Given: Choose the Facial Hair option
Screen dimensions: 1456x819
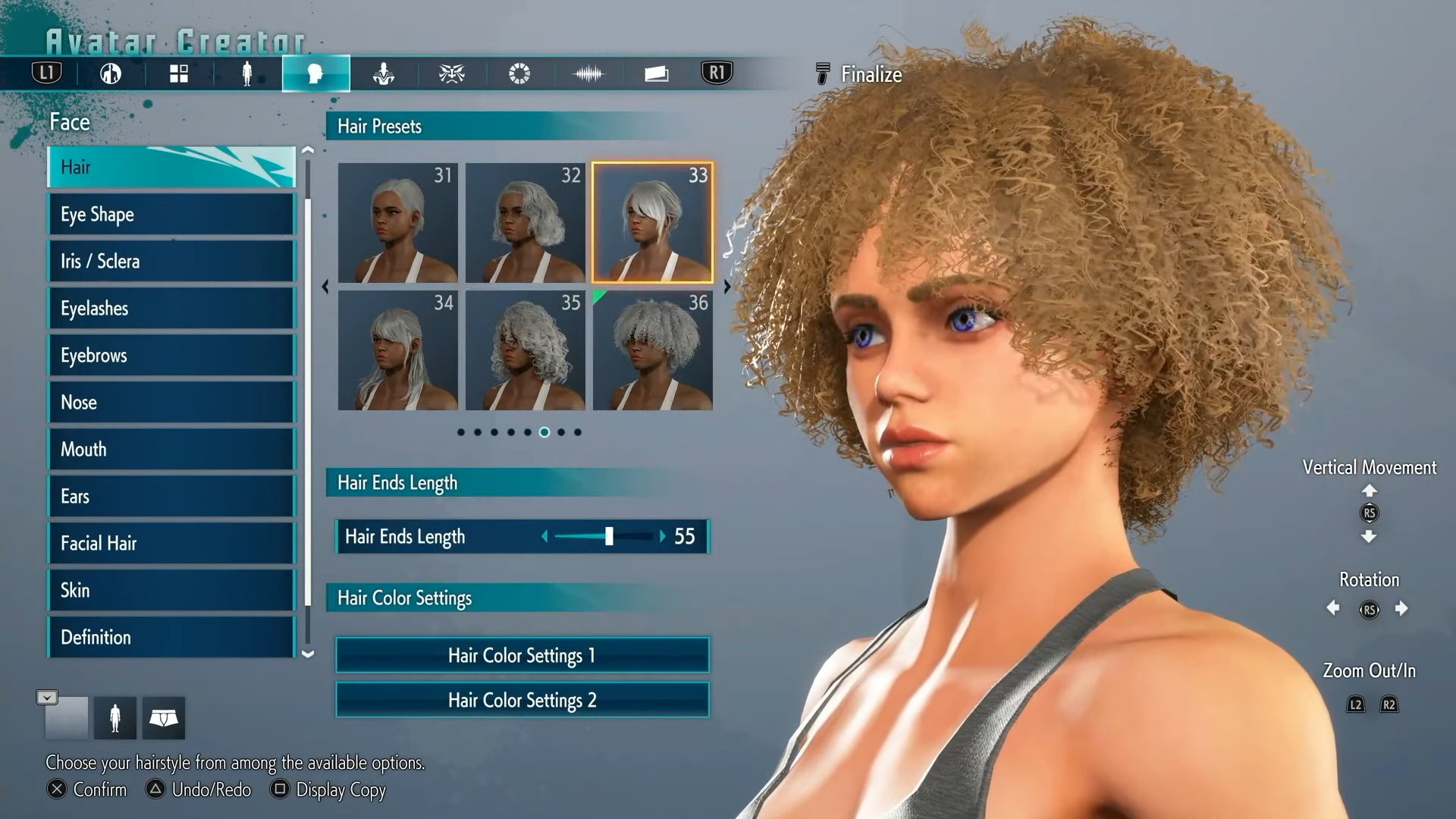Looking at the screenshot, I should [171, 544].
